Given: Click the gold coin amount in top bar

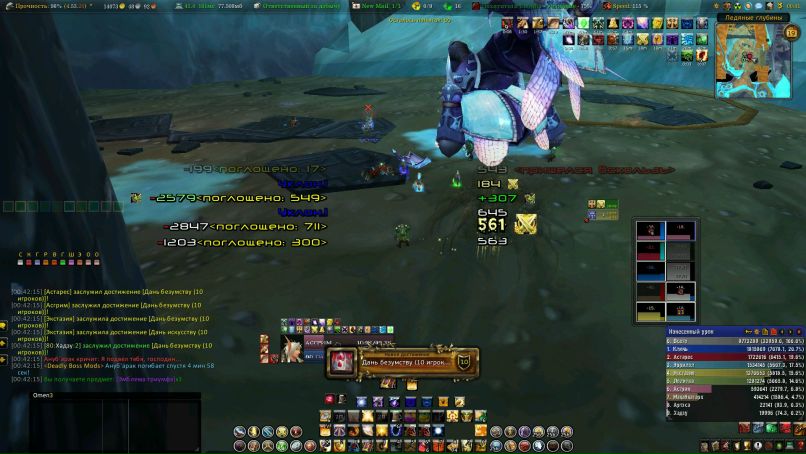Looking at the screenshot, I should point(111,6).
